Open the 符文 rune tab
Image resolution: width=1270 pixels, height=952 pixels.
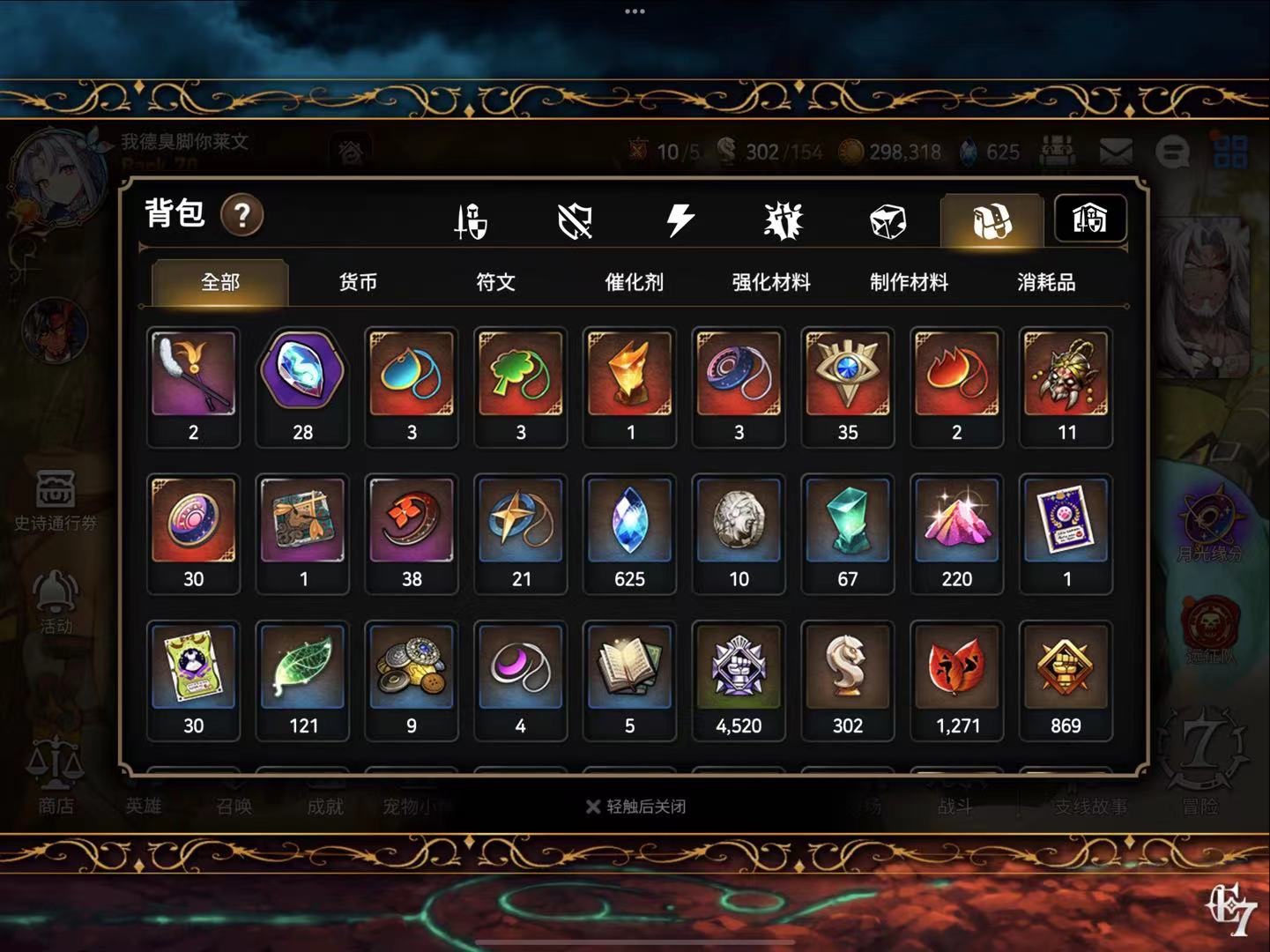click(495, 282)
